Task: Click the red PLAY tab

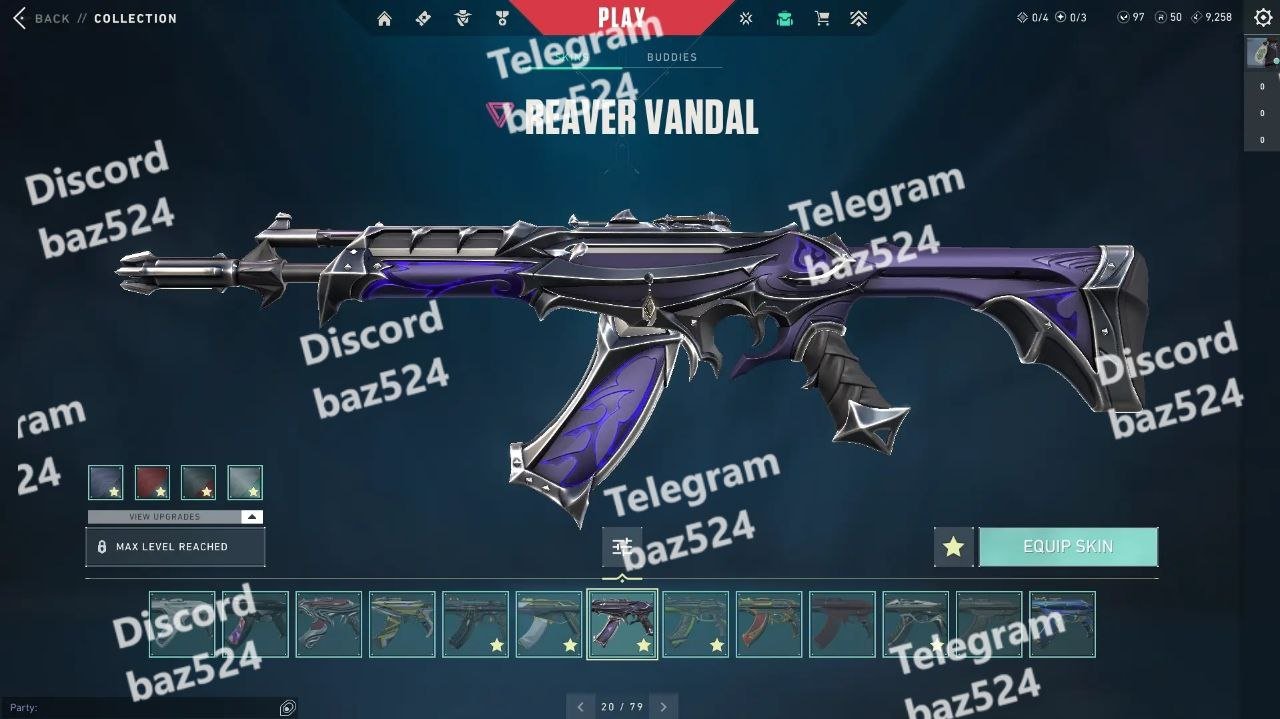Action: click(621, 17)
